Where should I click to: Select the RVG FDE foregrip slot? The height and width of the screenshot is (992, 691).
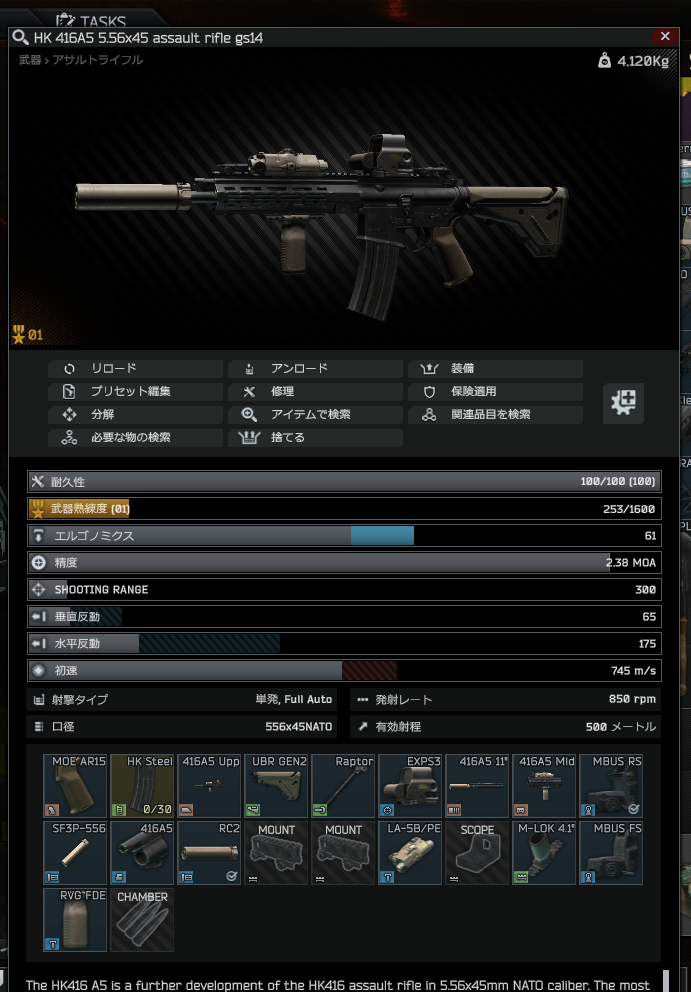click(76, 920)
